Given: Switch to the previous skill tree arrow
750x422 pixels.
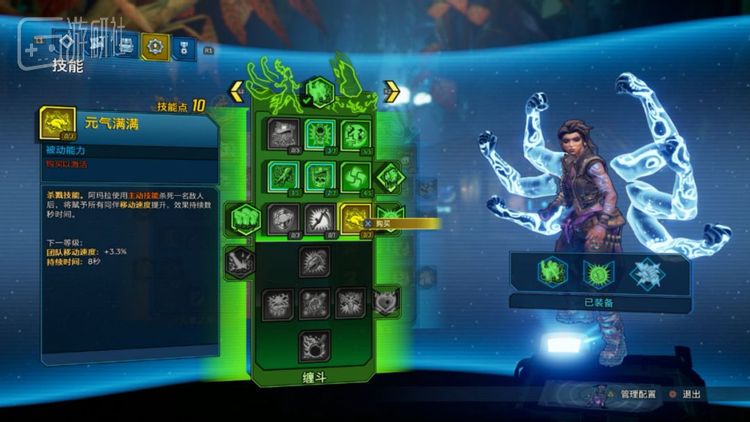Looking at the screenshot, I should click(x=237, y=92).
